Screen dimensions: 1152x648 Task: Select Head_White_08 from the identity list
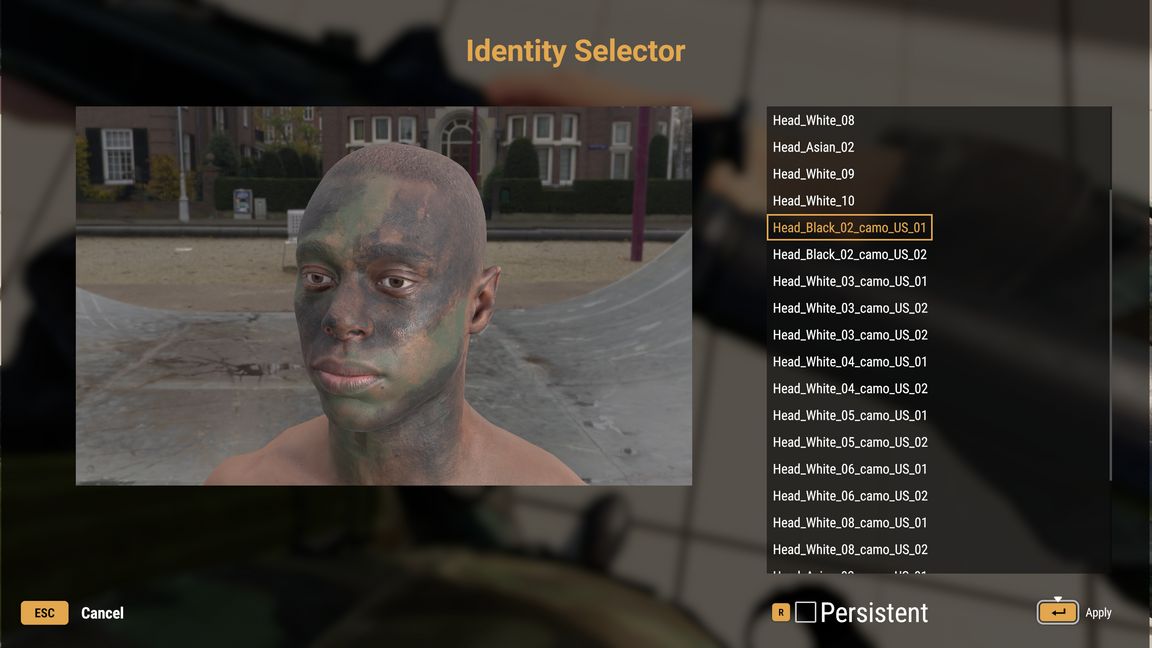(813, 121)
